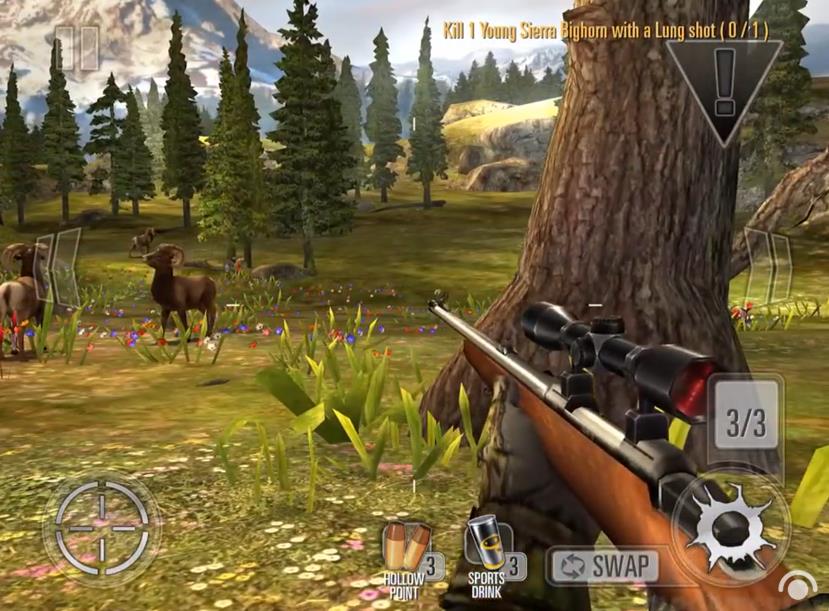Tap the left double-arrow move button
This screenshot has width=829, height=611.
pos(58,270)
